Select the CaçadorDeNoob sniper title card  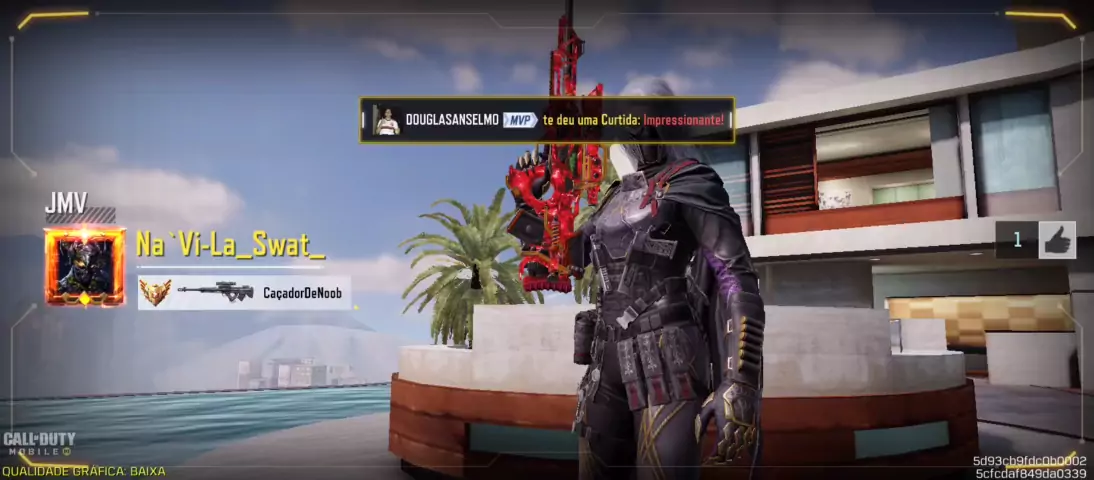tap(245, 292)
